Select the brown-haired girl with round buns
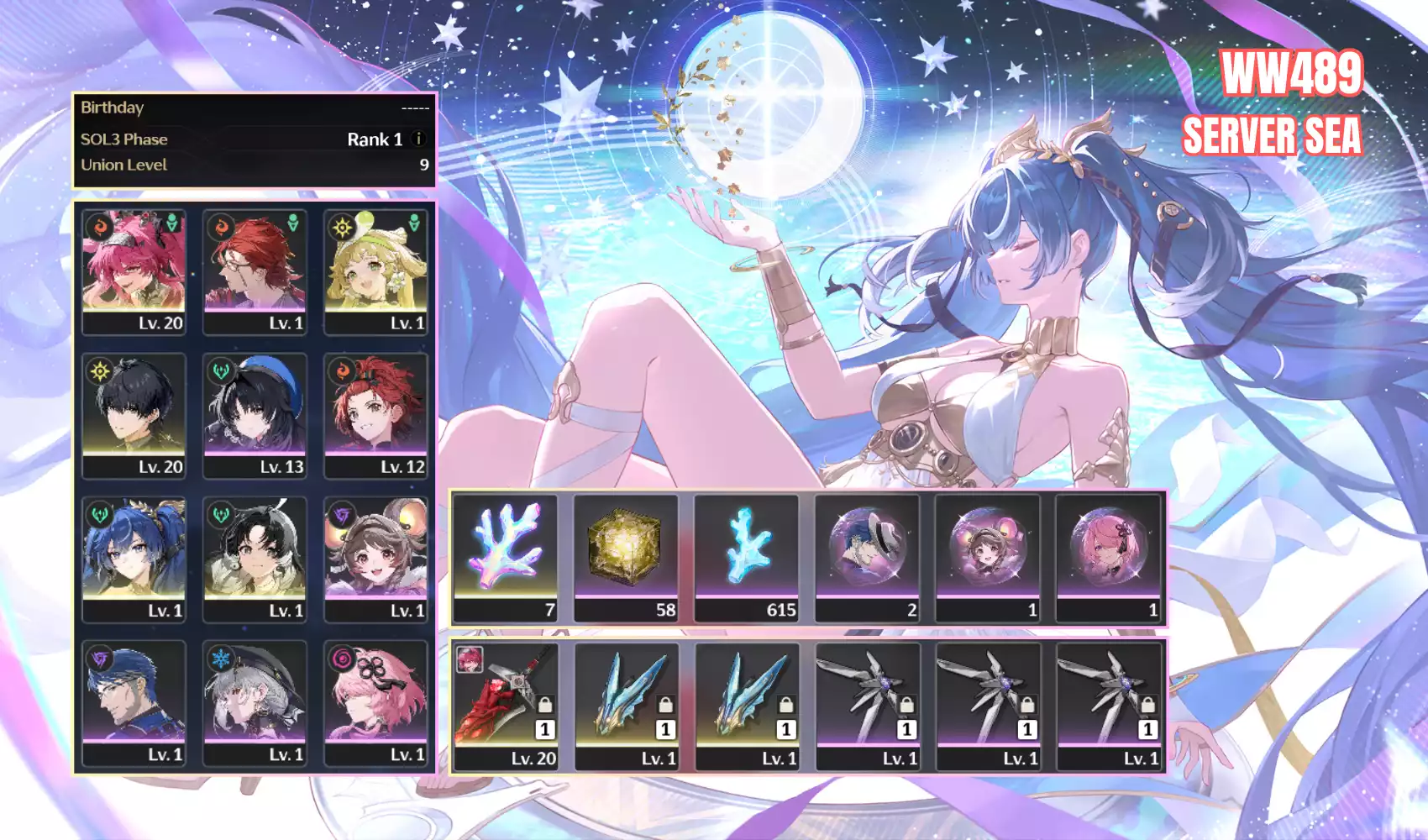Viewport: 1428px width, 840px height. pyautogui.click(x=375, y=559)
